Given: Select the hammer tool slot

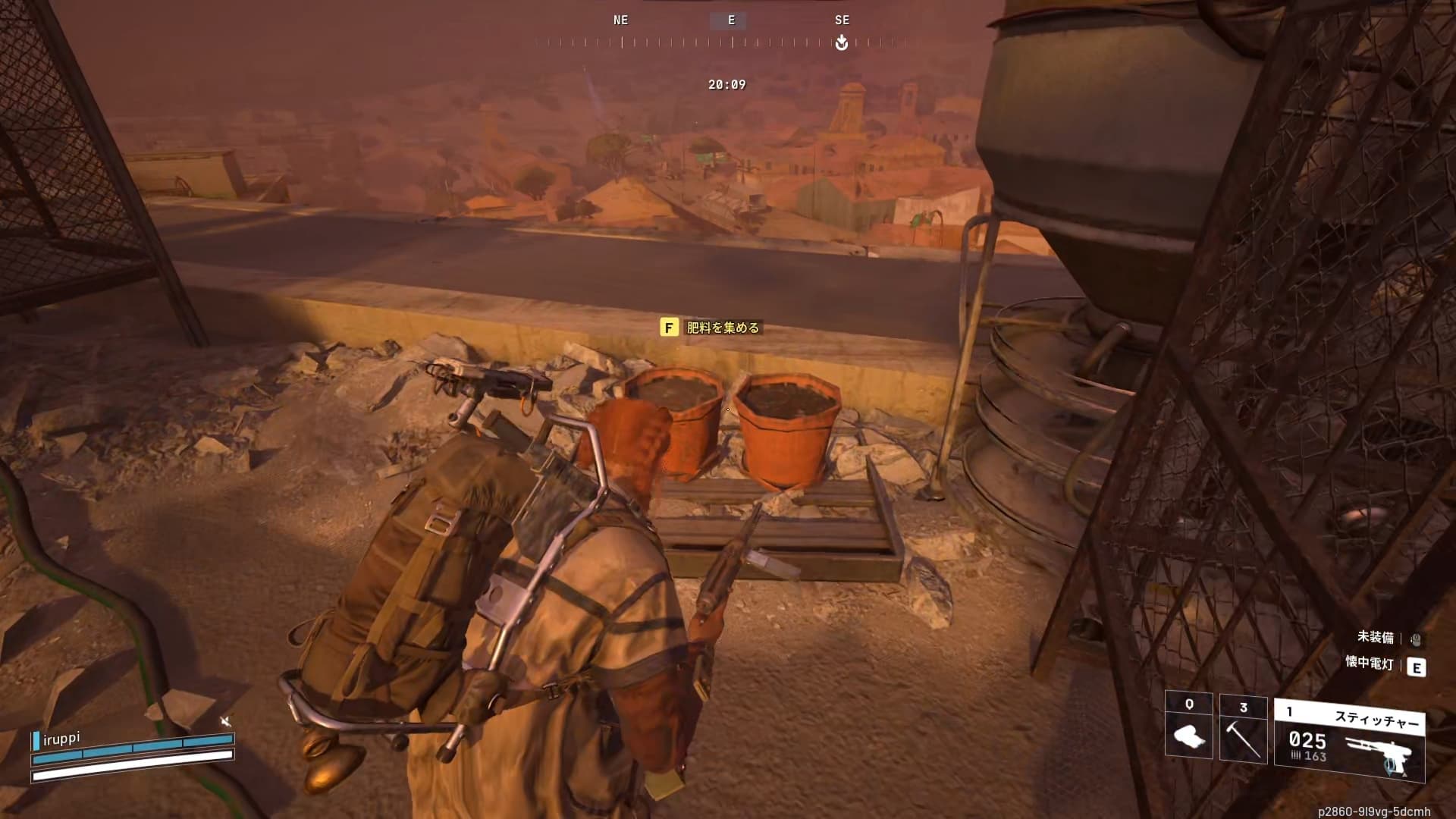Looking at the screenshot, I should pos(1243,729).
